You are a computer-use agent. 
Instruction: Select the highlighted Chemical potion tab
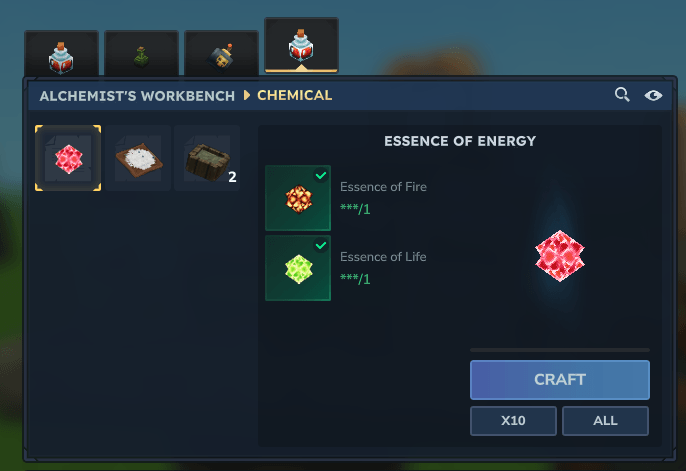[301, 46]
